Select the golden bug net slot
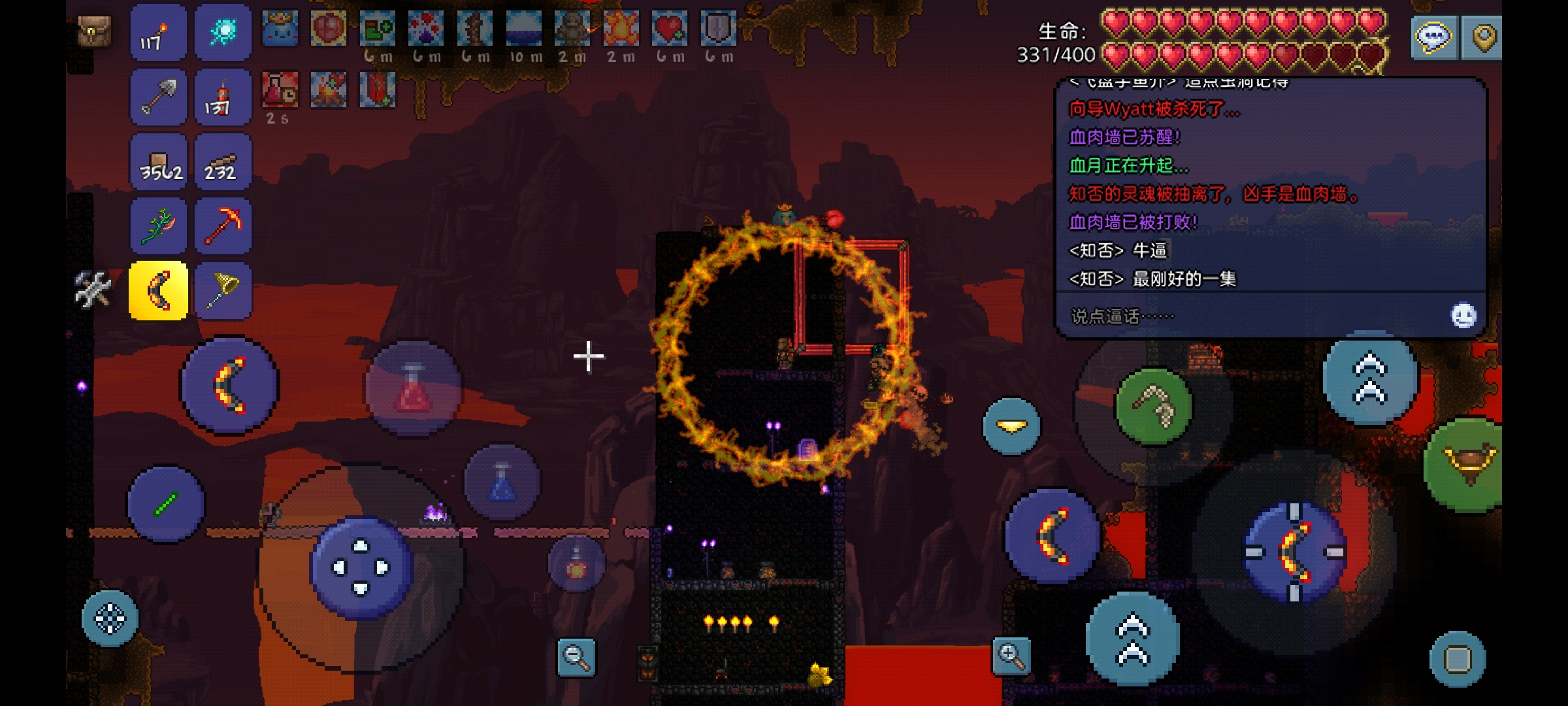 (223, 291)
